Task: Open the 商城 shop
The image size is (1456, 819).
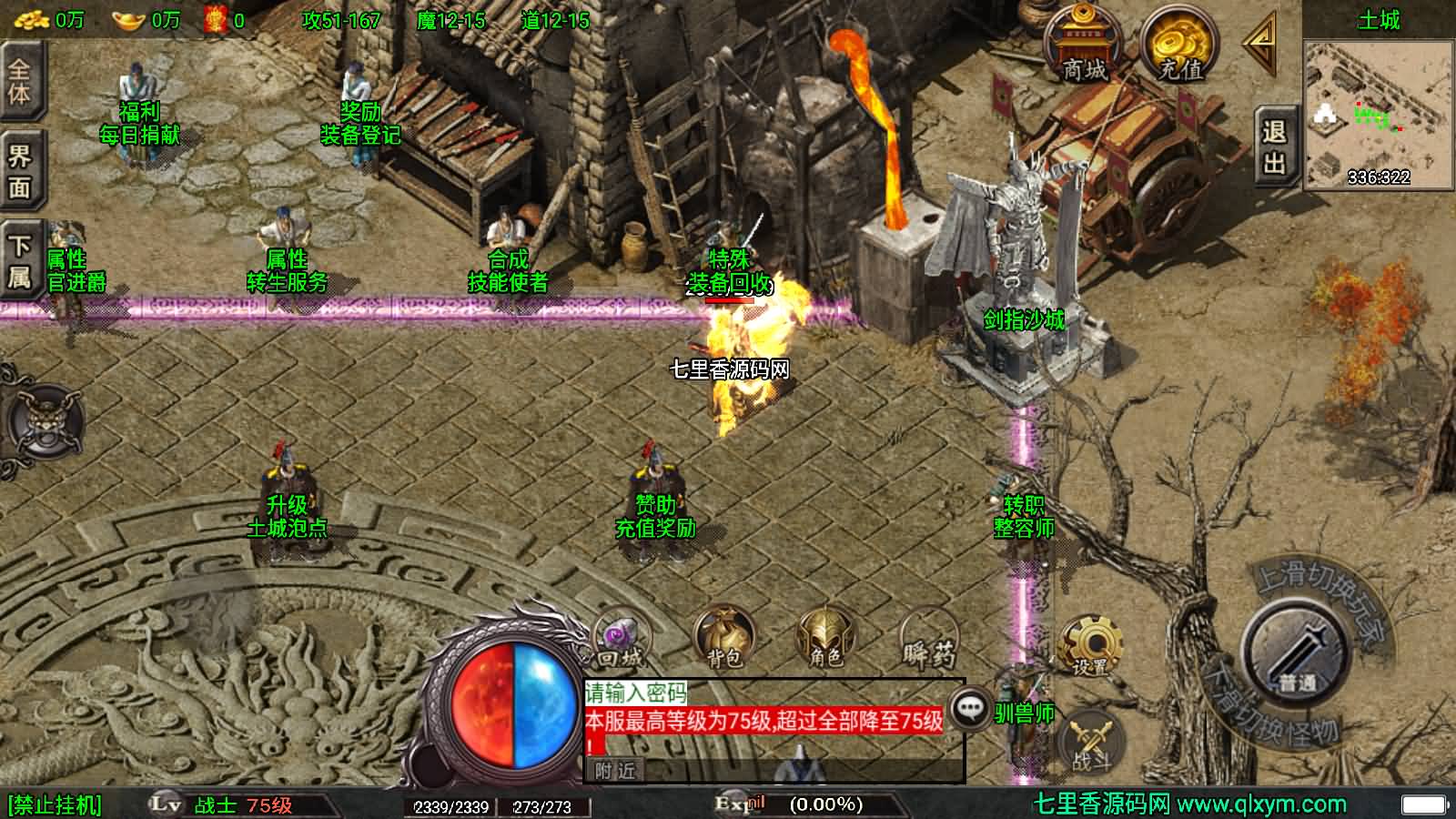Action: [x=1082, y=47]
